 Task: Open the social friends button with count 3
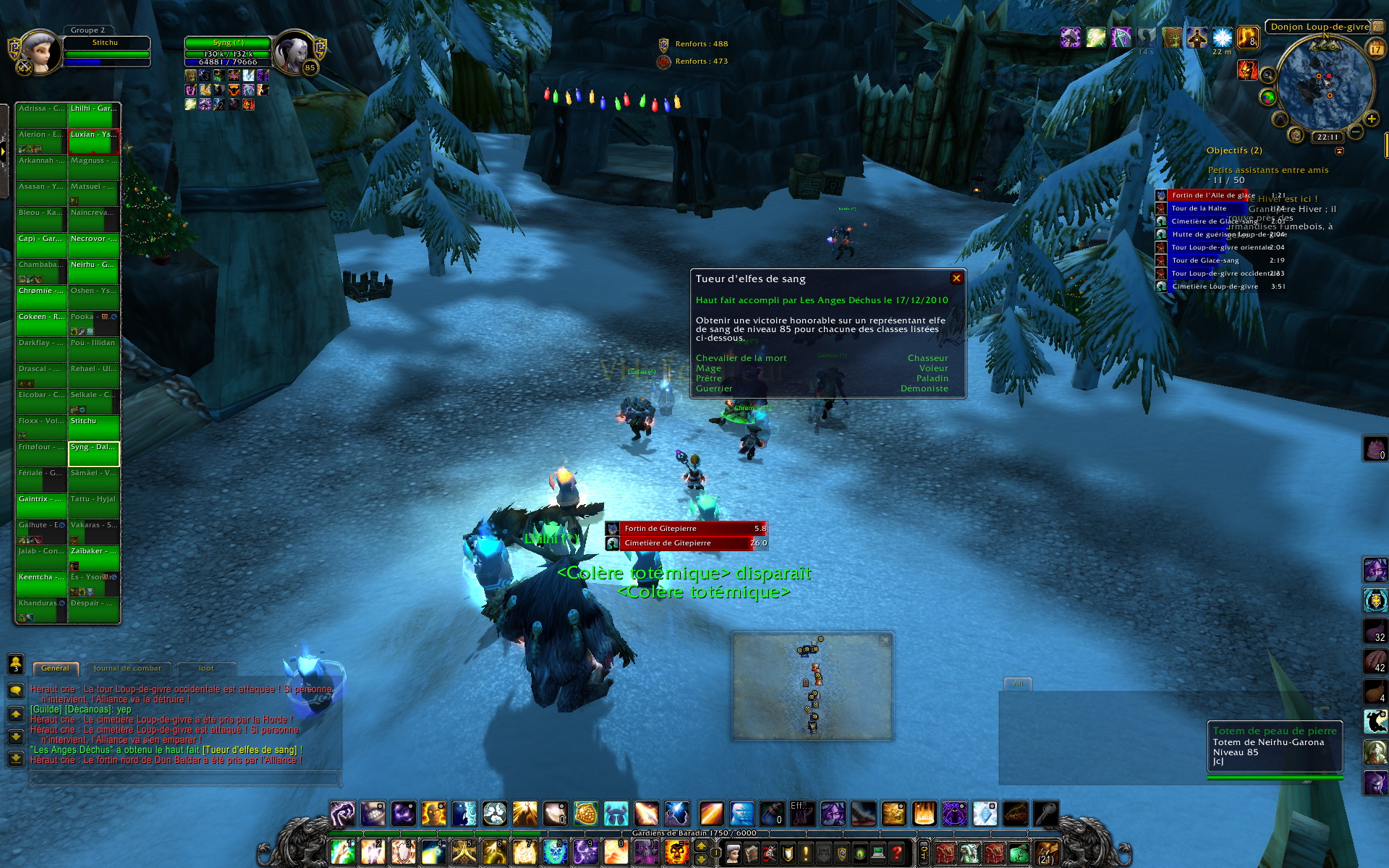click(15, 663)
